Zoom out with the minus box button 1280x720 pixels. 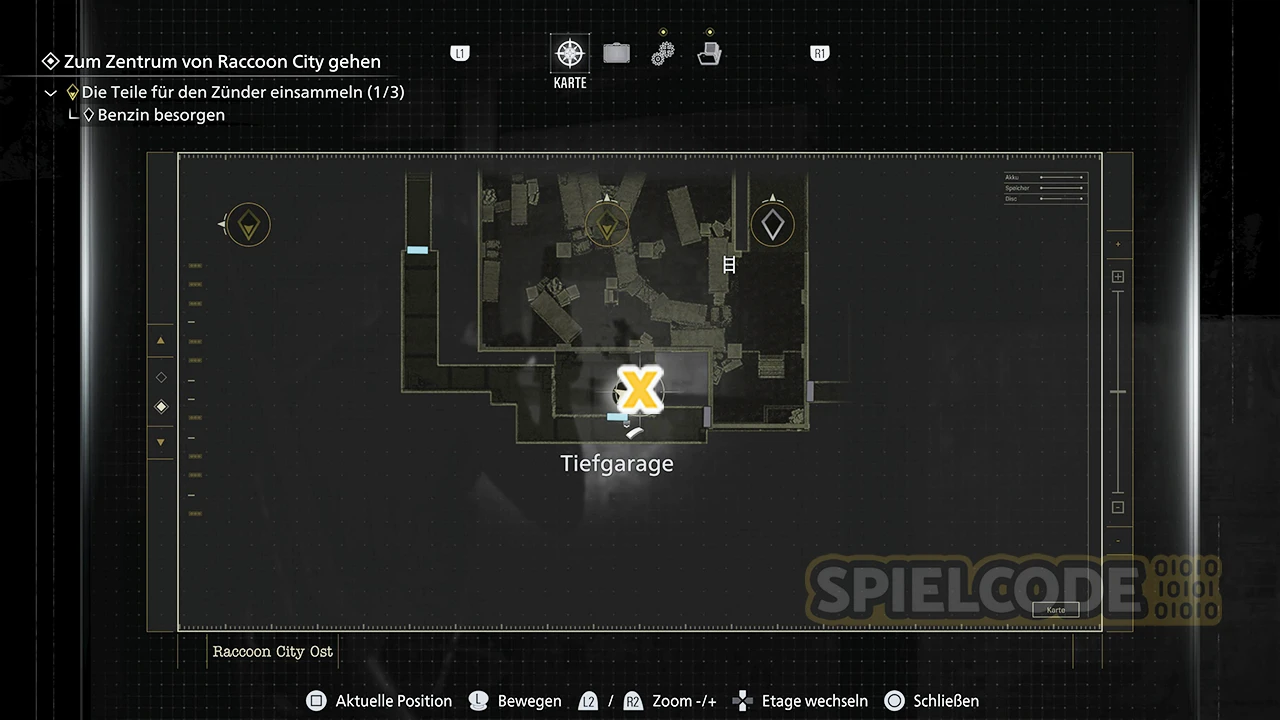pos(1118,507)
